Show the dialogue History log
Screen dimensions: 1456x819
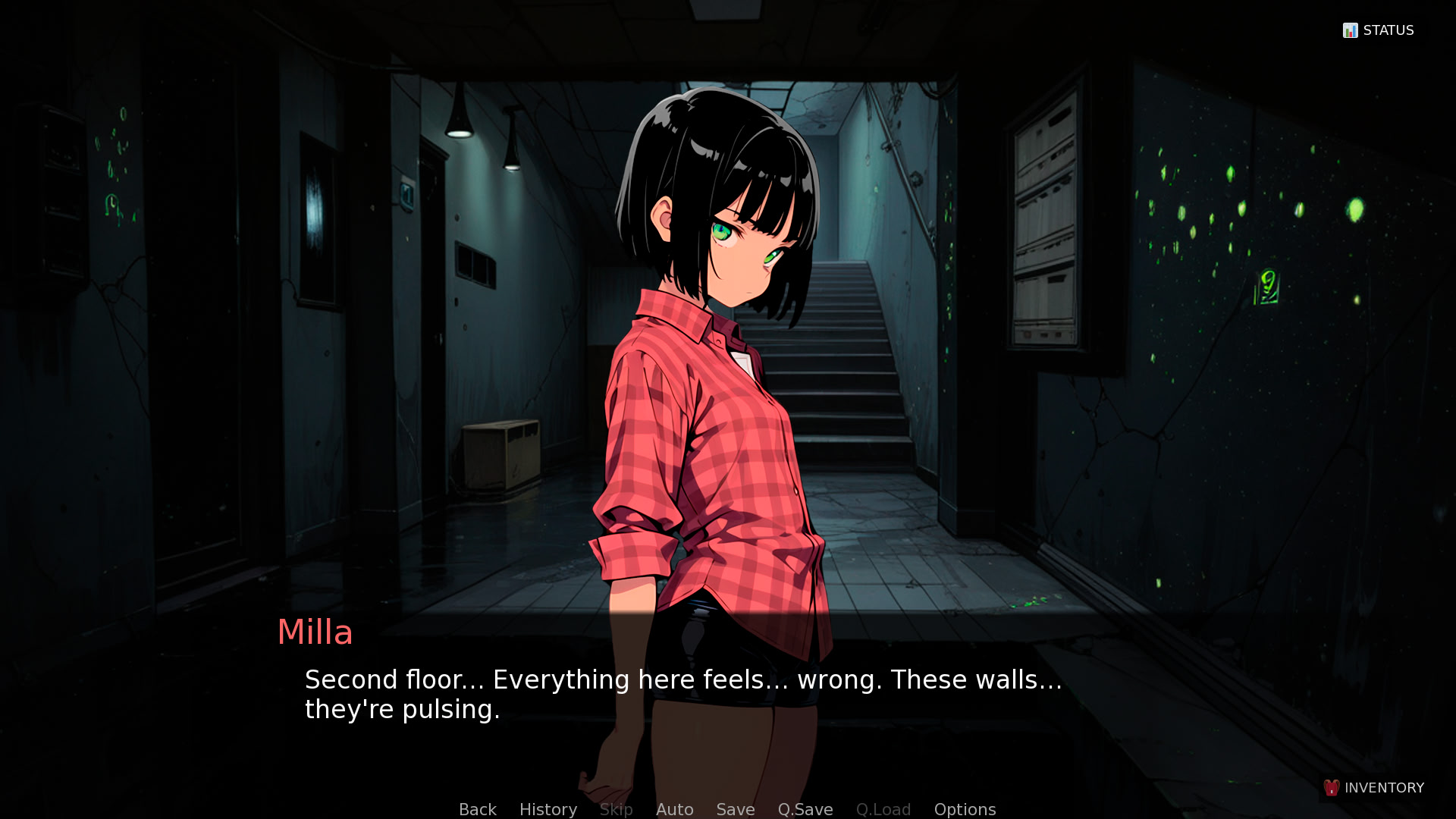(548, 809)
